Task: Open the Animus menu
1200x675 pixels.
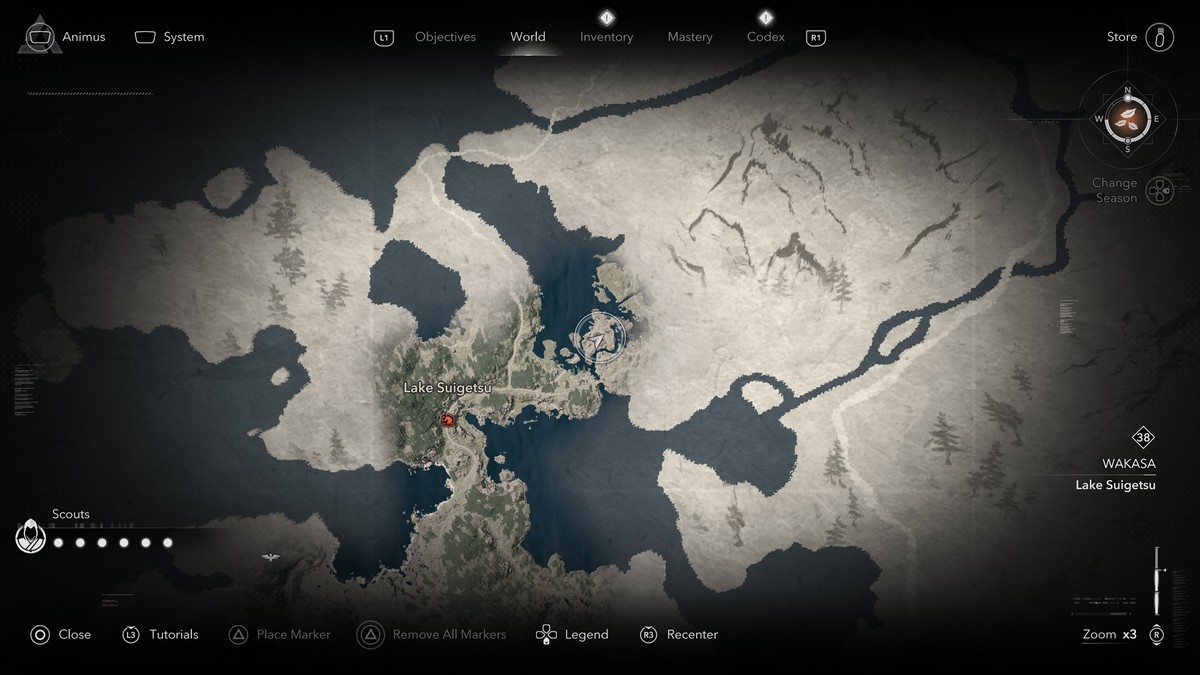Action: coord(66,37)
